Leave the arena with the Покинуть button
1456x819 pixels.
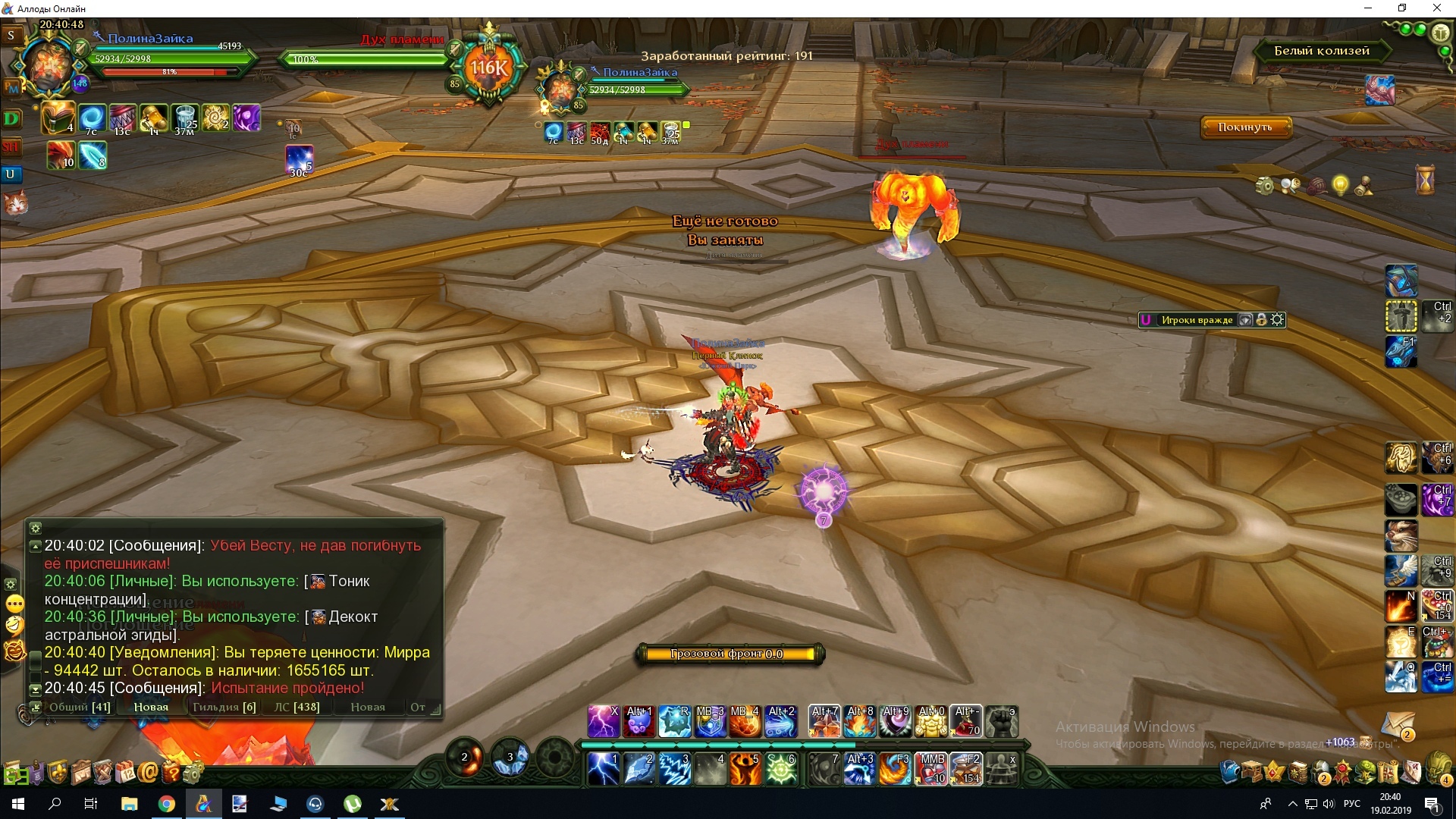[1244, 127]
